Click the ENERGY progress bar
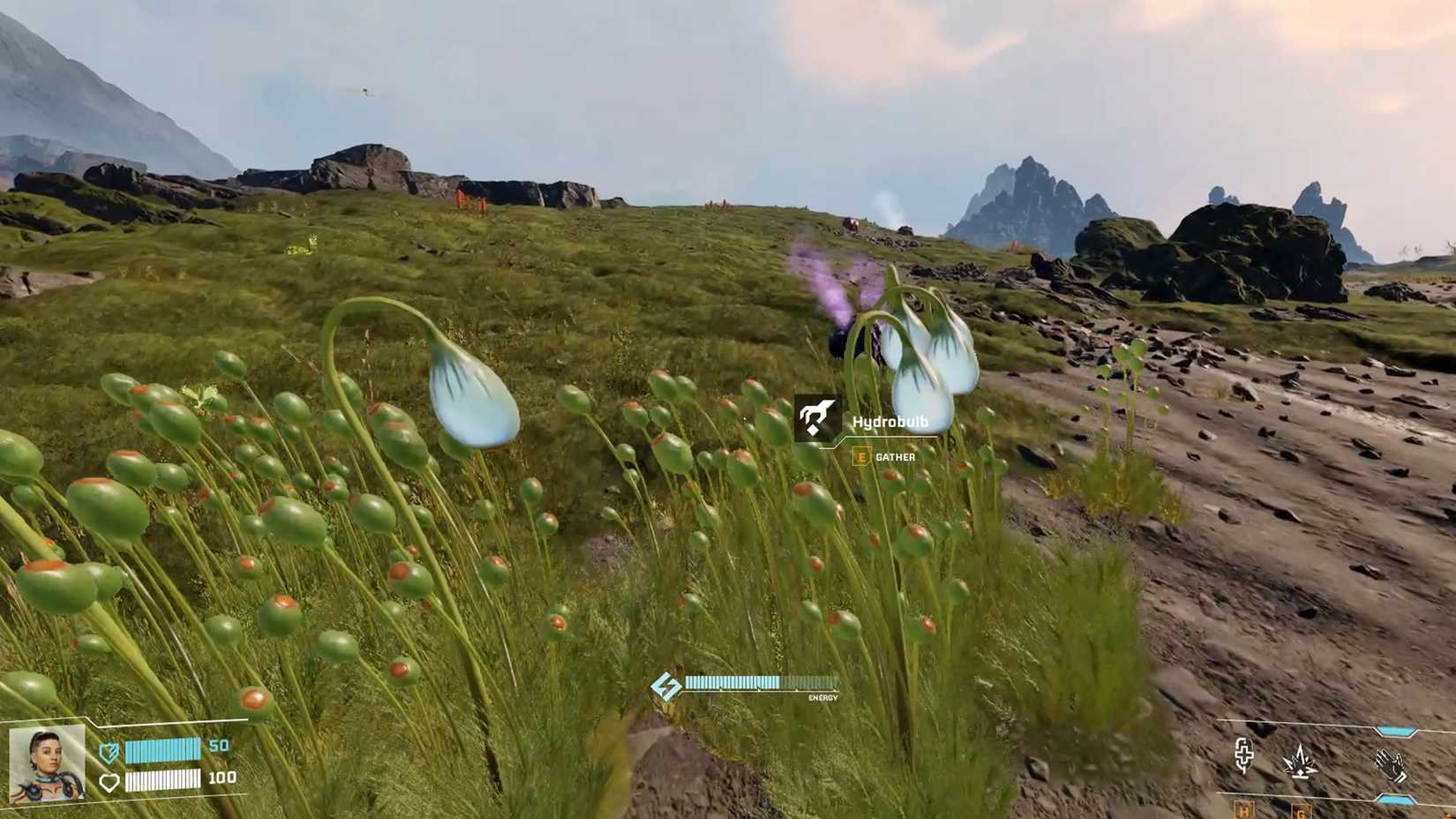This screenshot has width=1456, height=819. tap(759, 681)
